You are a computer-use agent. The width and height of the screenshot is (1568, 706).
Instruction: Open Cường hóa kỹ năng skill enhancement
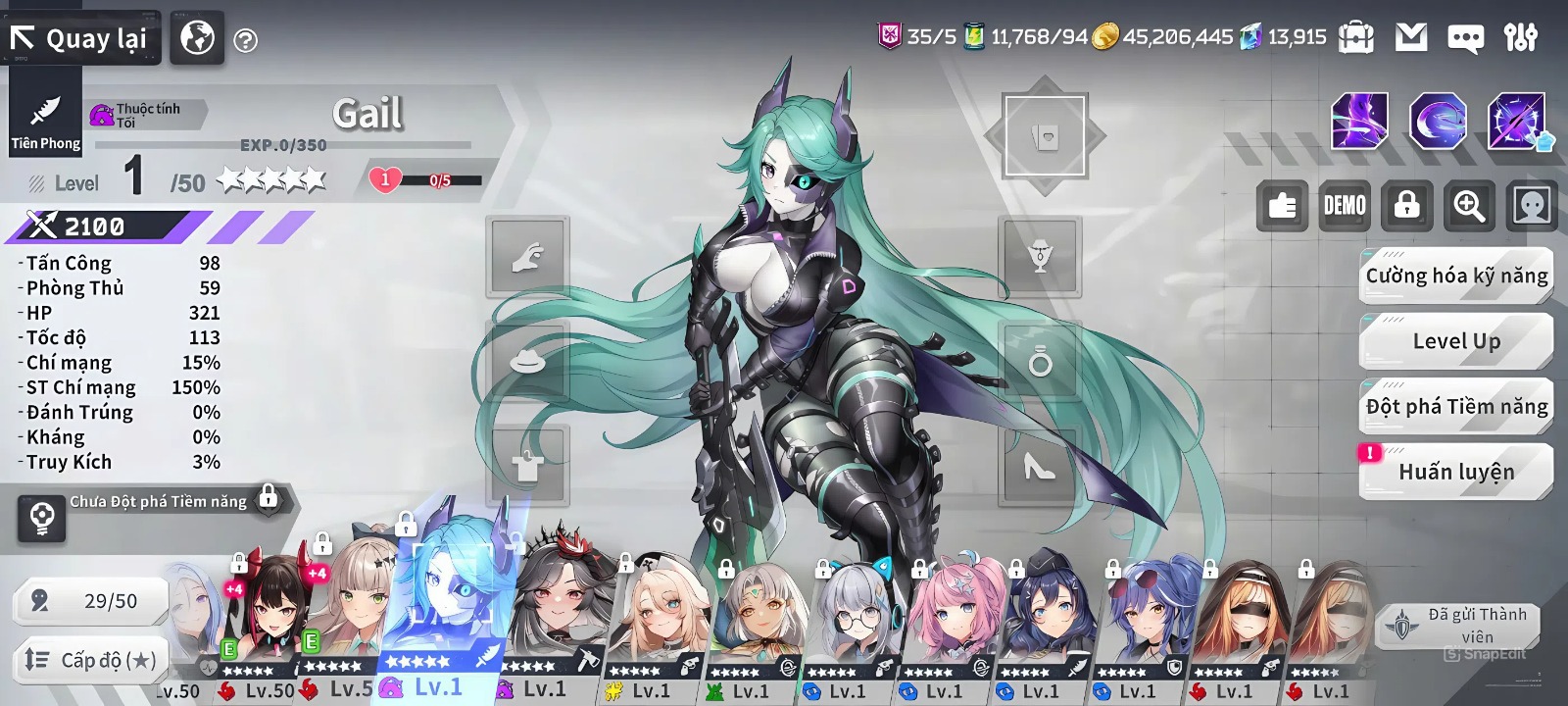coord(1456,277)
